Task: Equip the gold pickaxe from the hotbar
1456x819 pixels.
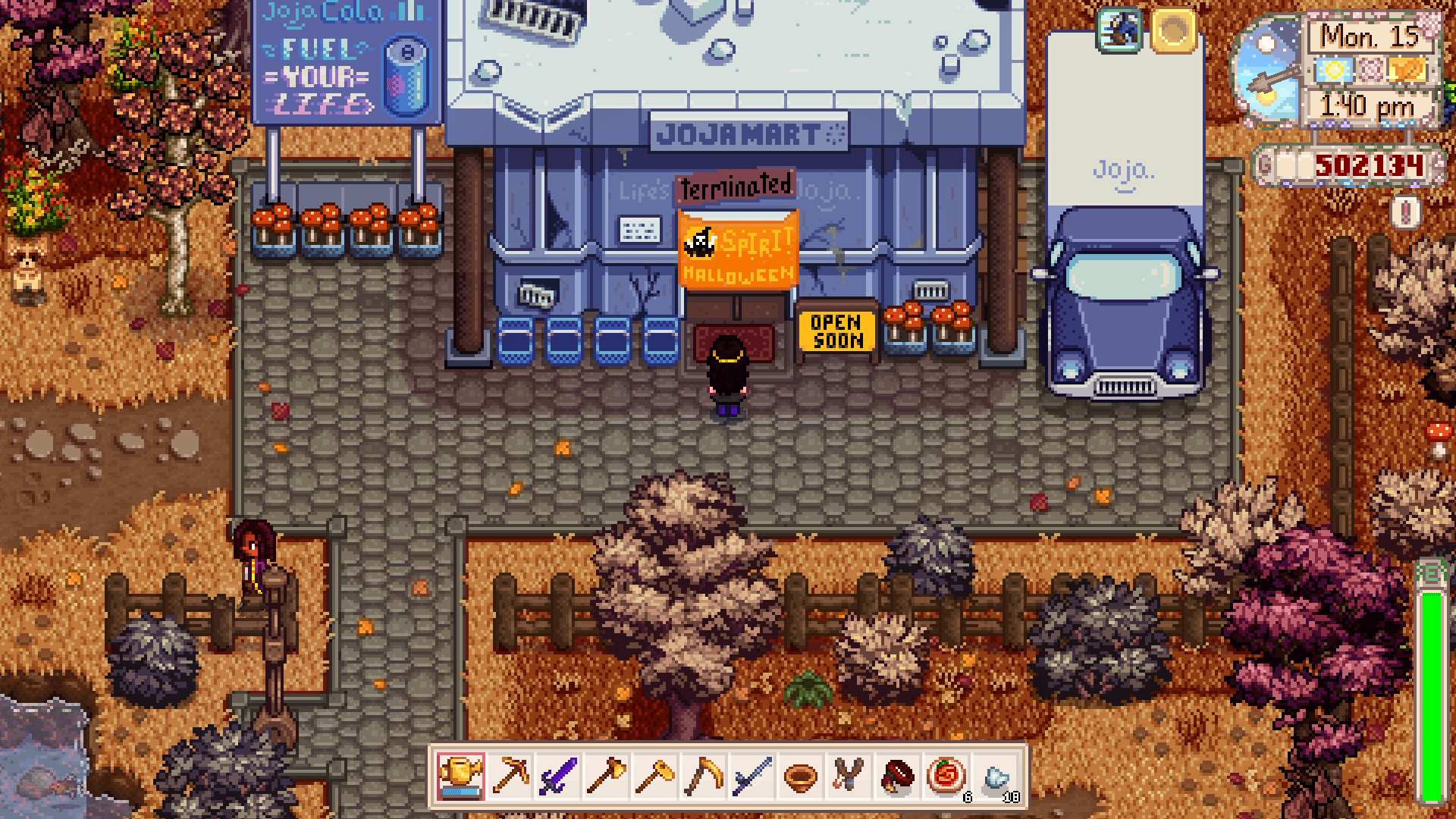Action: (510, 777)
